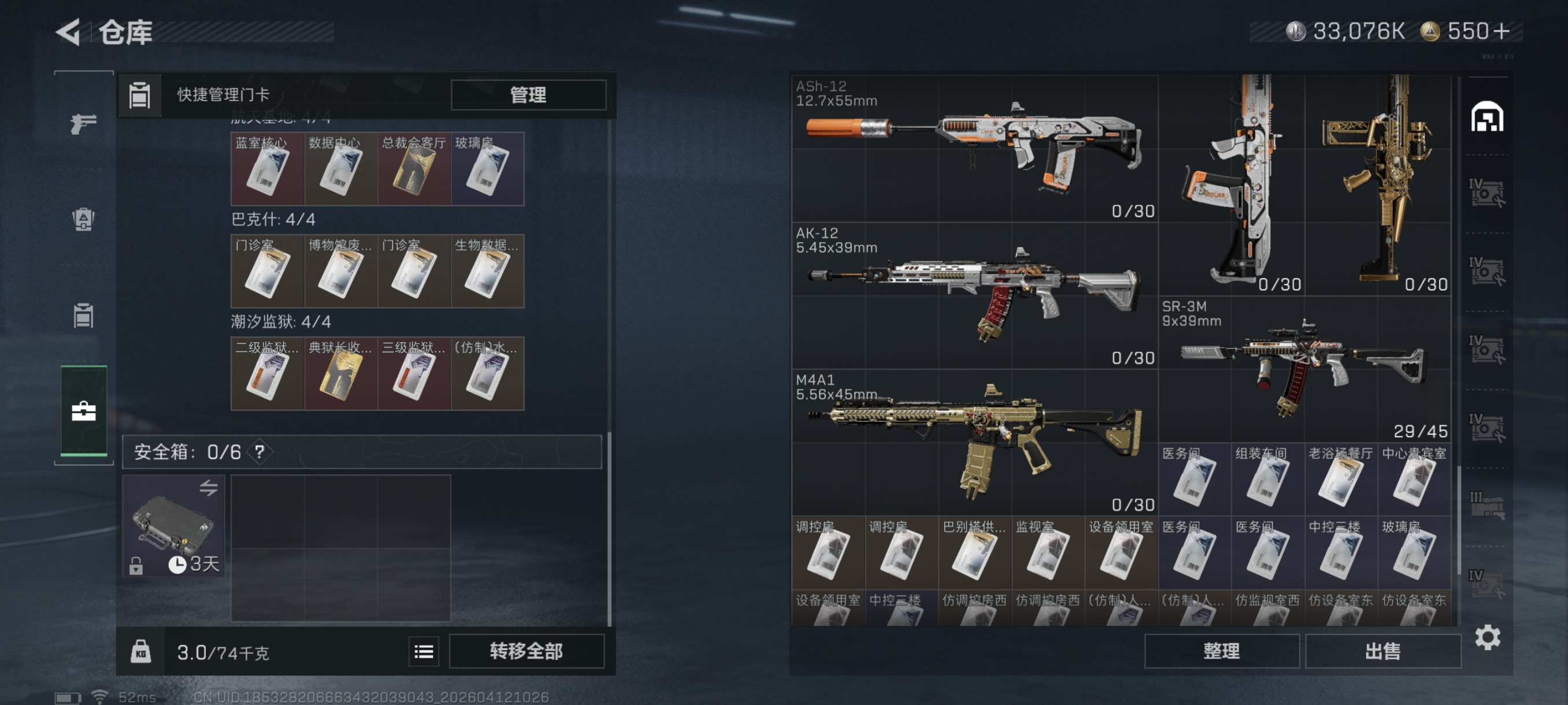Pick the 总裁会客厅 gold keycard
Viewport: 1568px width, 705px height.
click(x=414, y=169)
